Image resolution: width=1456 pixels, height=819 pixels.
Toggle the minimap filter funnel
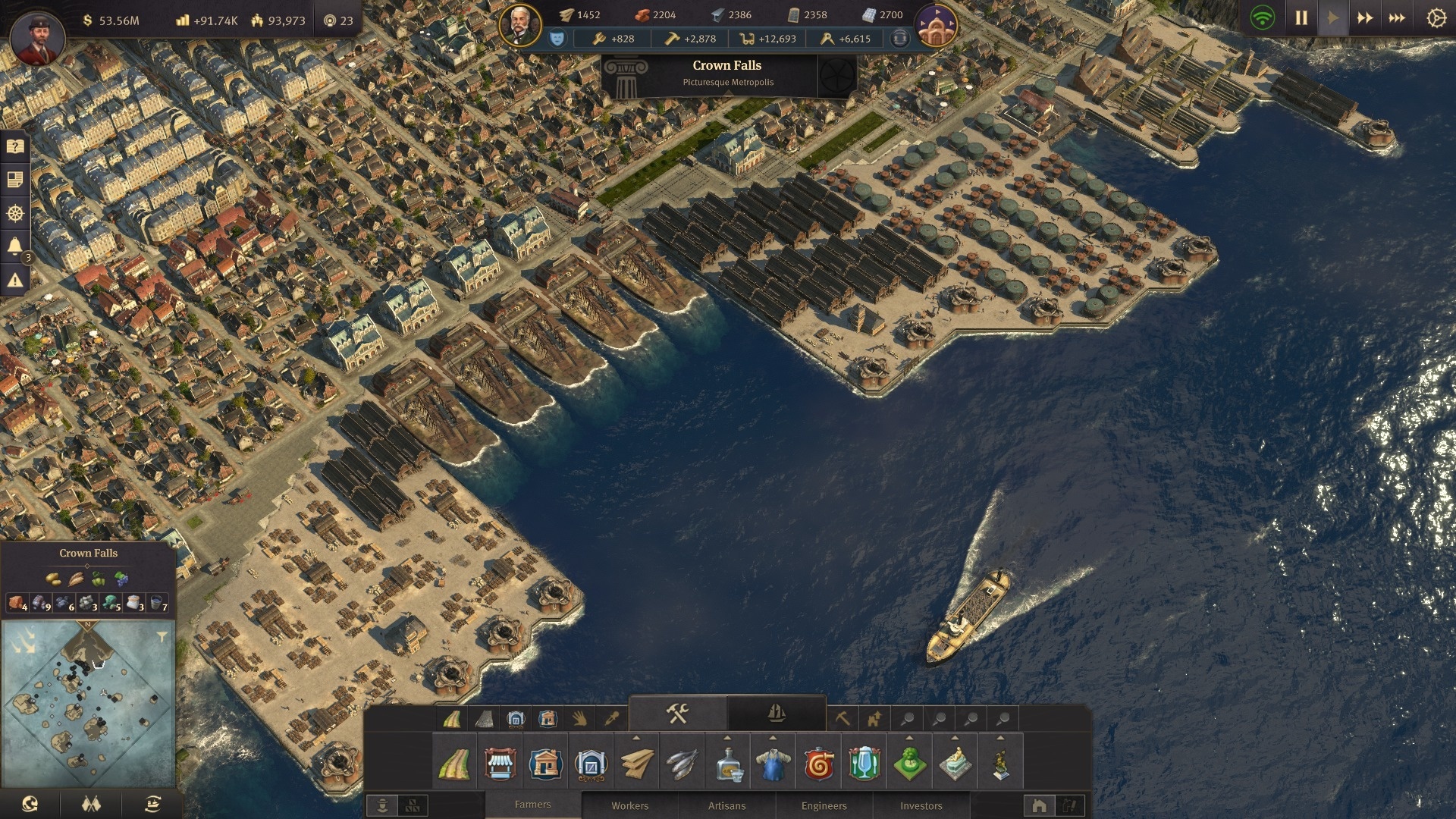tap(162, 637)
